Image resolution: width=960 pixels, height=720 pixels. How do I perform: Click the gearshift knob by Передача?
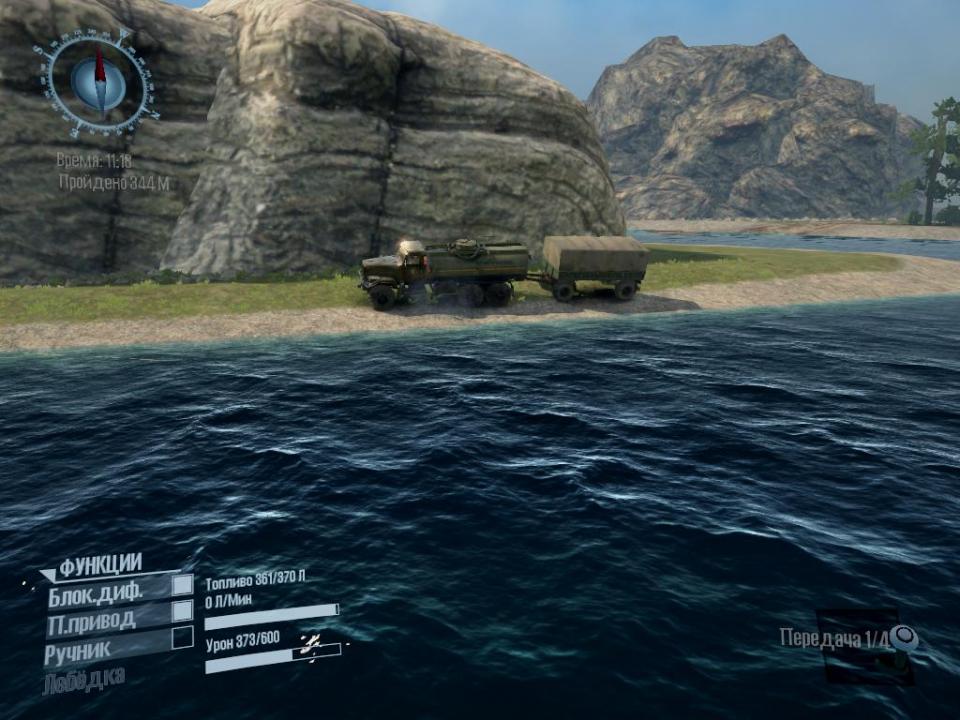[x=904, y=636]
